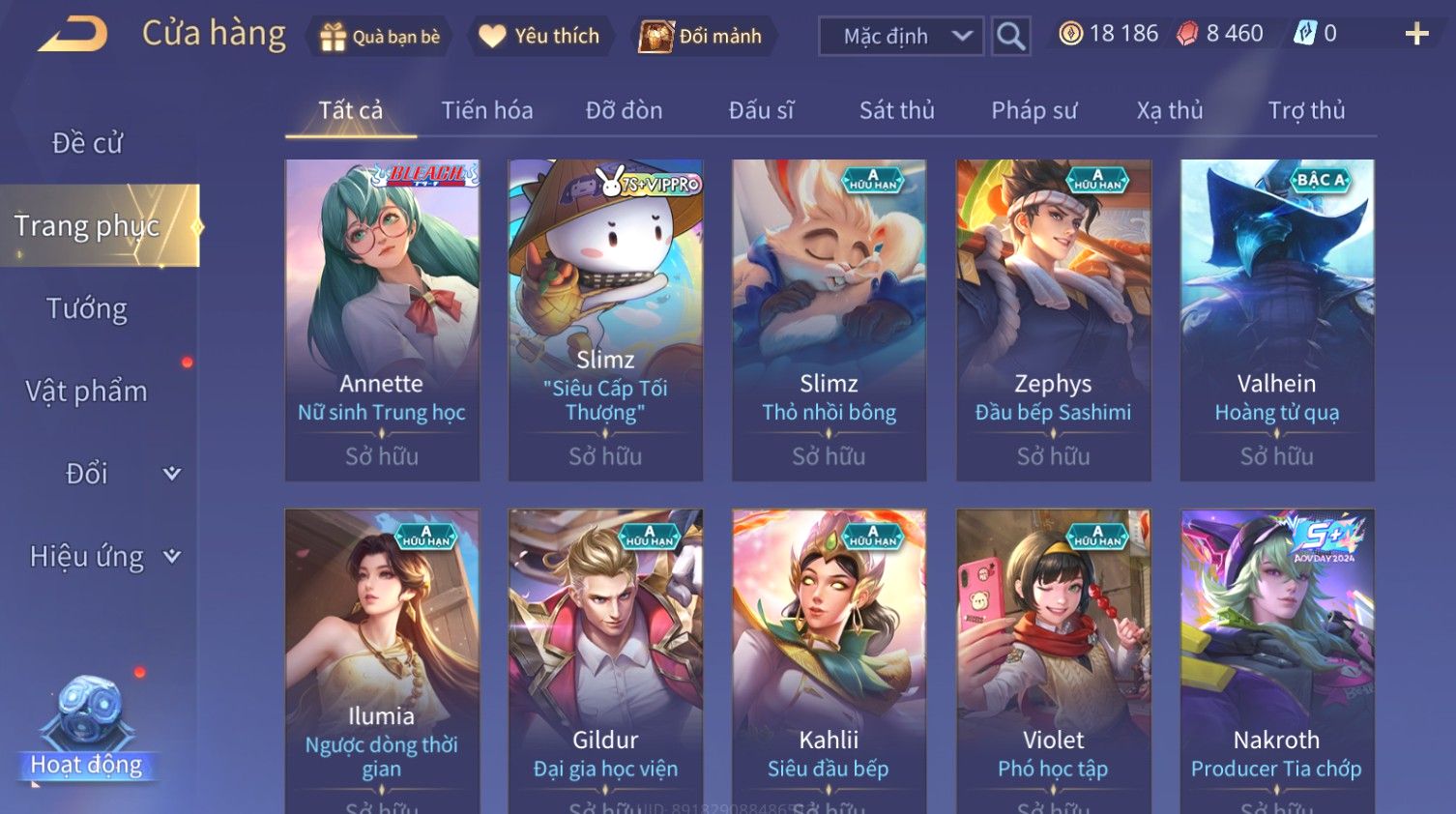Switch to the Đỡ đòn tab
1456x814 pixels.
tap(624, 110)
